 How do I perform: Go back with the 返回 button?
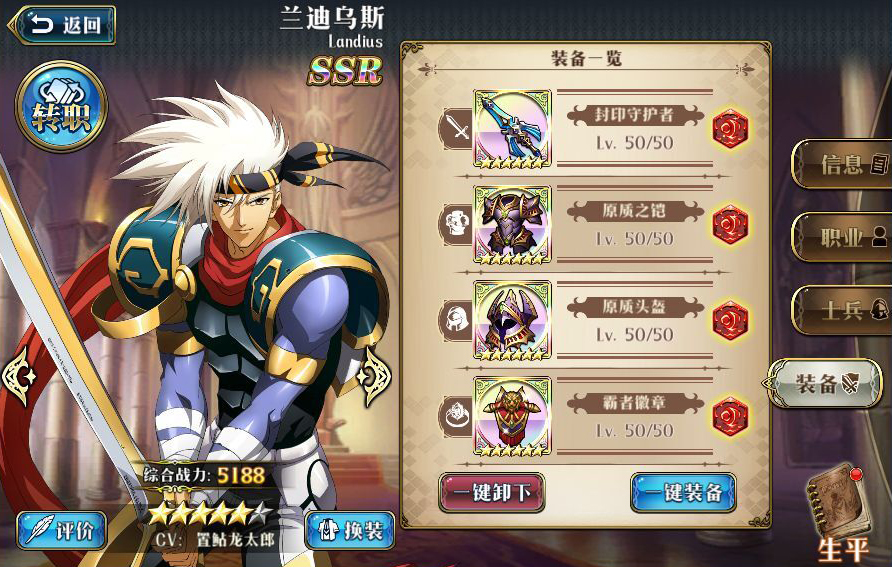click(x=62, y=25)
